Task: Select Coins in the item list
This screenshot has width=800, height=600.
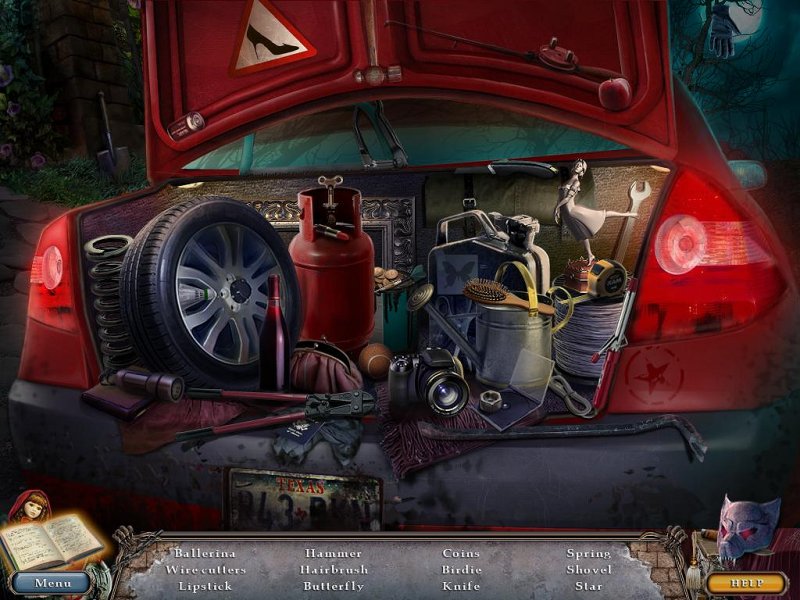Action: point(461,553)
